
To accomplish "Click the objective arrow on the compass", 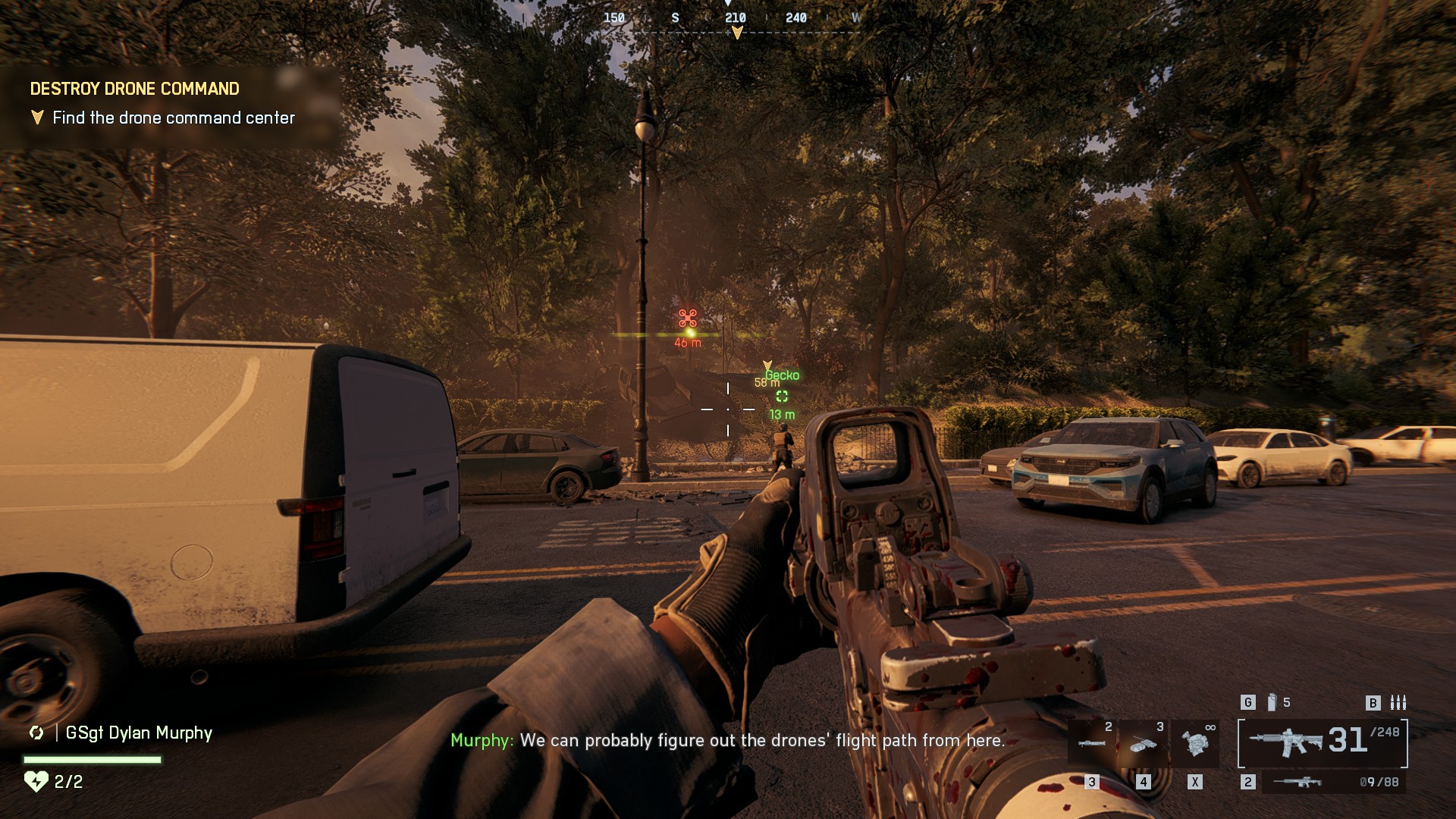I will (736, 33).
